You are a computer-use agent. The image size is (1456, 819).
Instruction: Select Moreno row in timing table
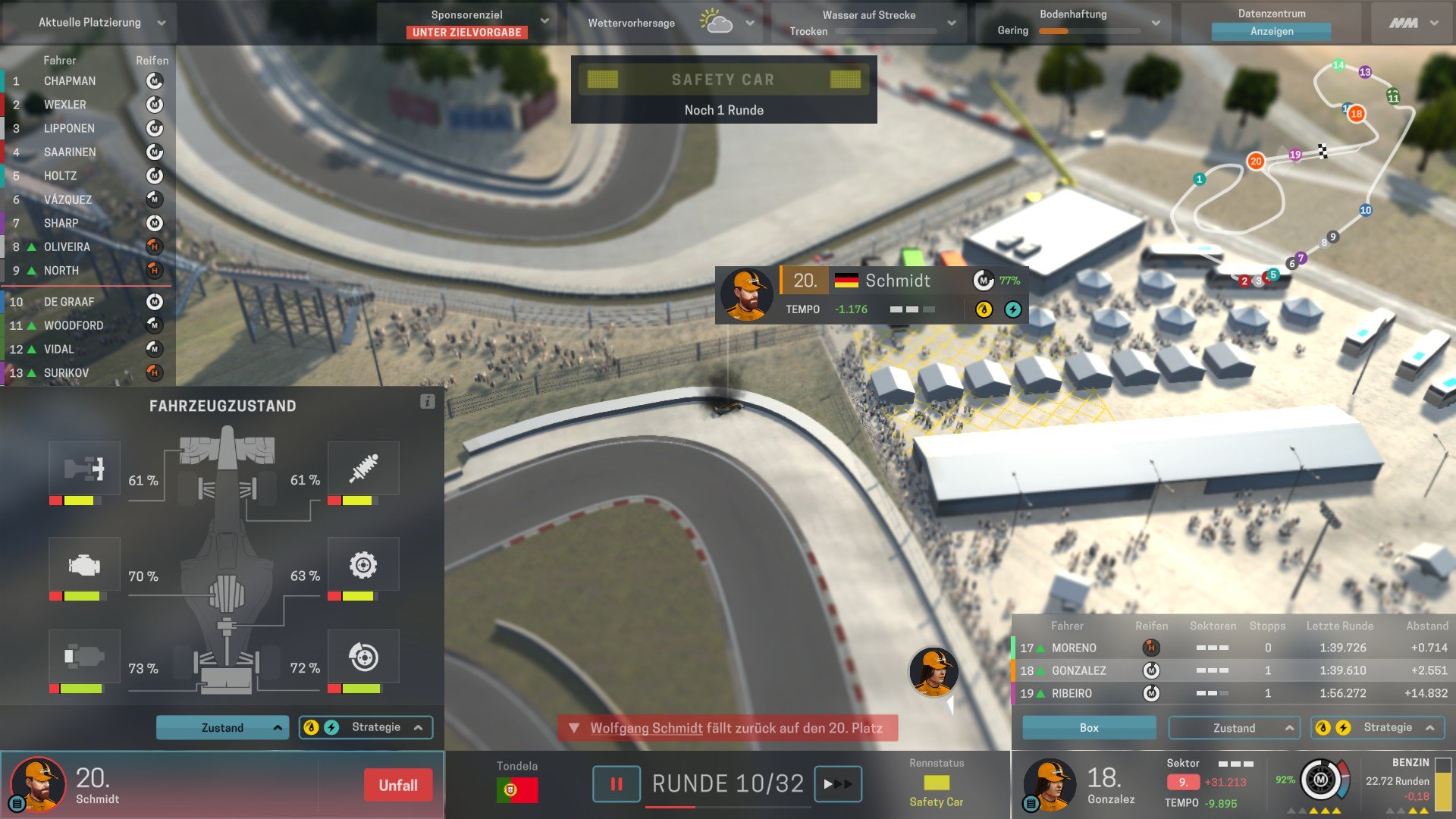pyautogui.click(x=1074, y=648)
